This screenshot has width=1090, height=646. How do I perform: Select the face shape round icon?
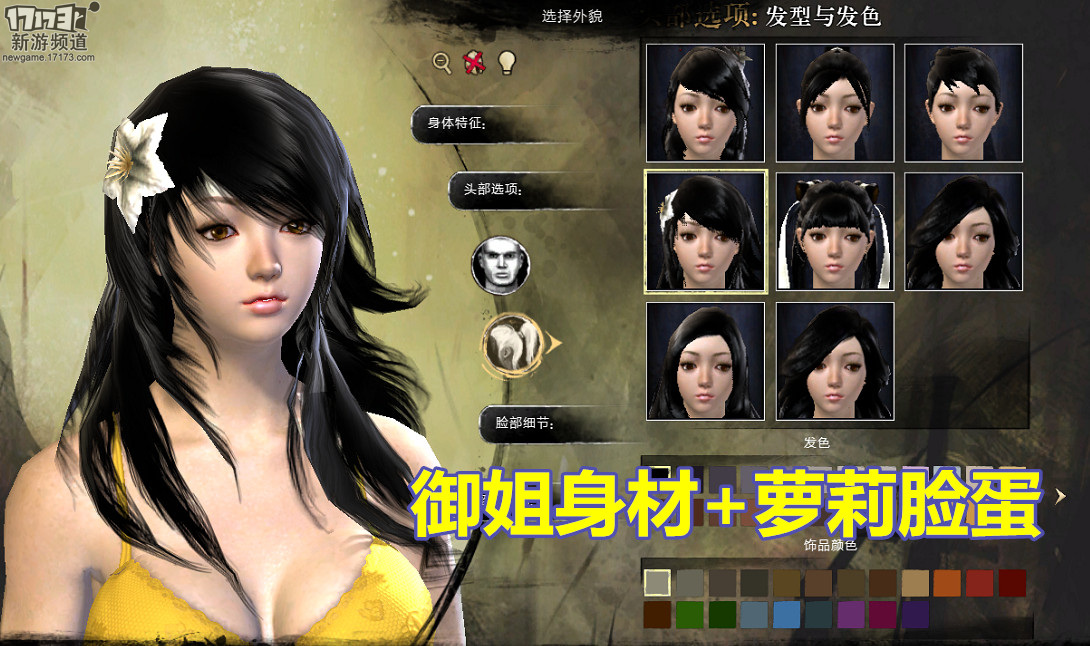pyautogui.click(x=500, y=265)
